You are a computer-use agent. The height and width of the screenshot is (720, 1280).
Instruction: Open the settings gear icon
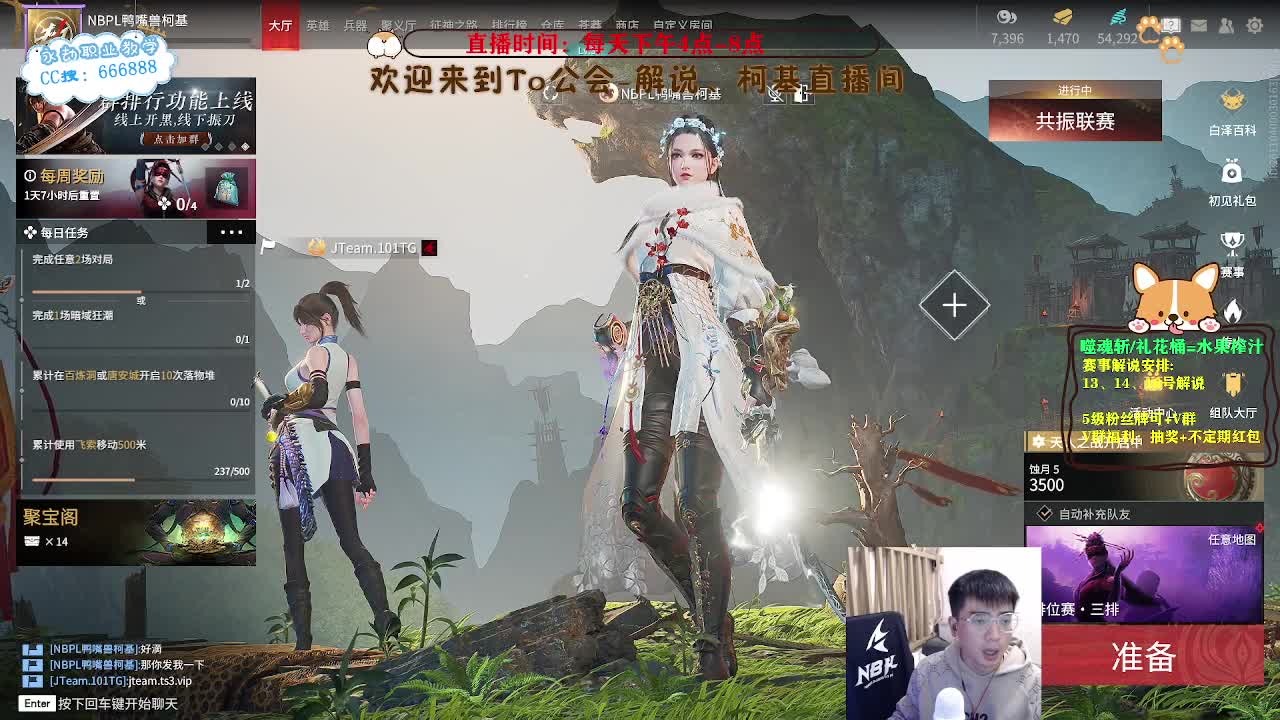pos(1253,25)
